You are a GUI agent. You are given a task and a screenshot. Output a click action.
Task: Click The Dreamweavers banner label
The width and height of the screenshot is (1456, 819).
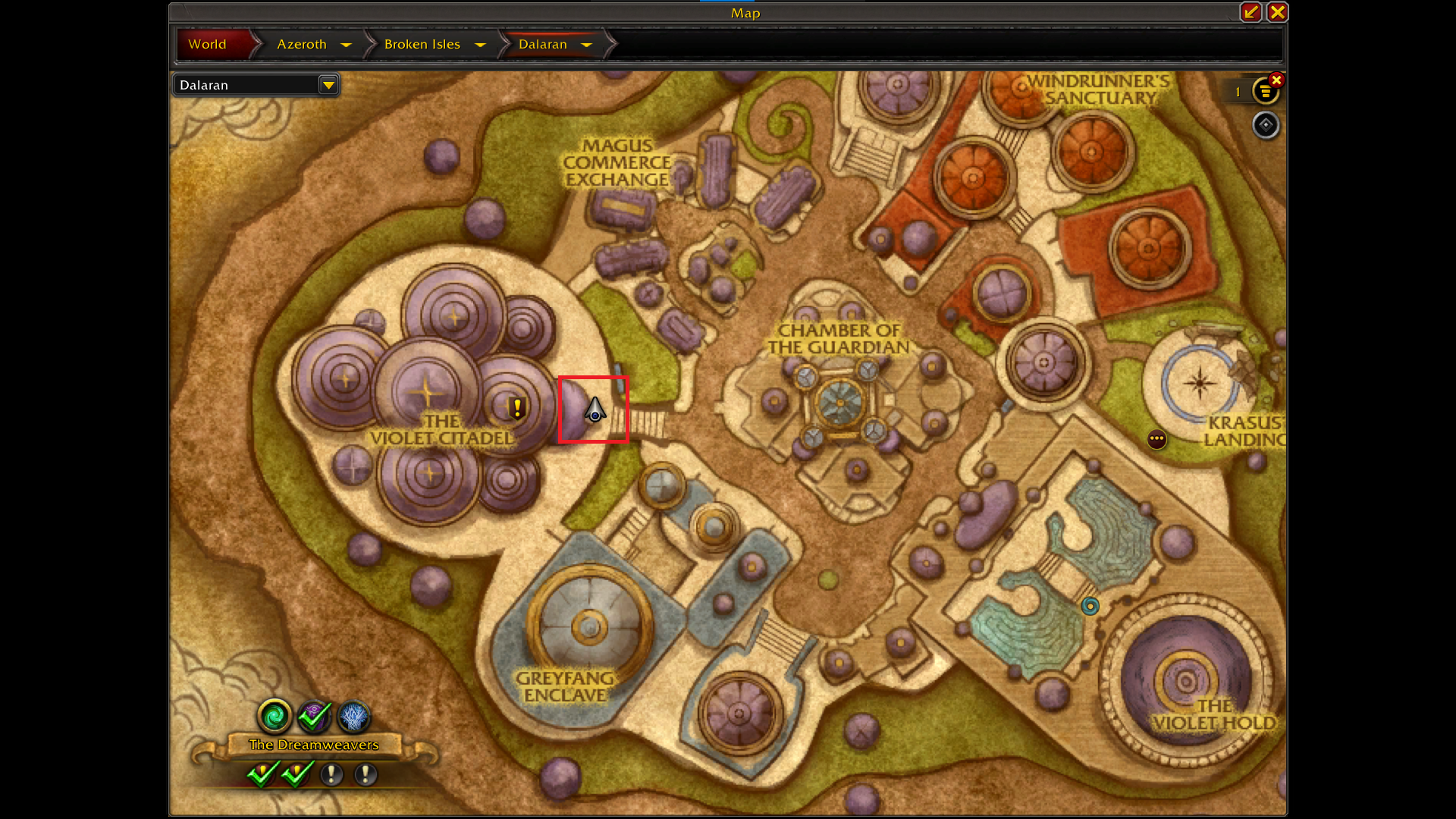point(313,745)
